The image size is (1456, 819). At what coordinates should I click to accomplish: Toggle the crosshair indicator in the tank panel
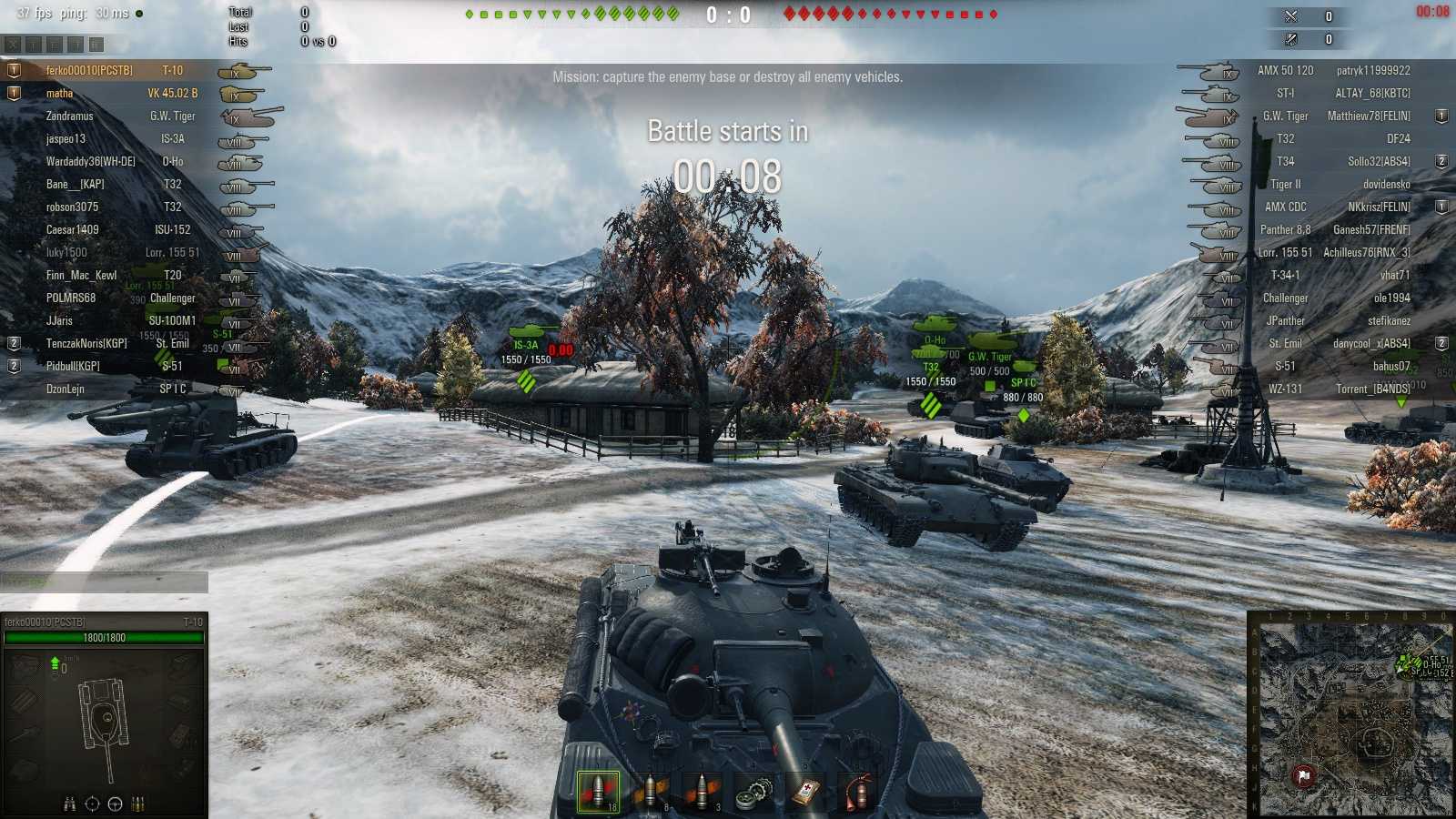coord(92,804)
